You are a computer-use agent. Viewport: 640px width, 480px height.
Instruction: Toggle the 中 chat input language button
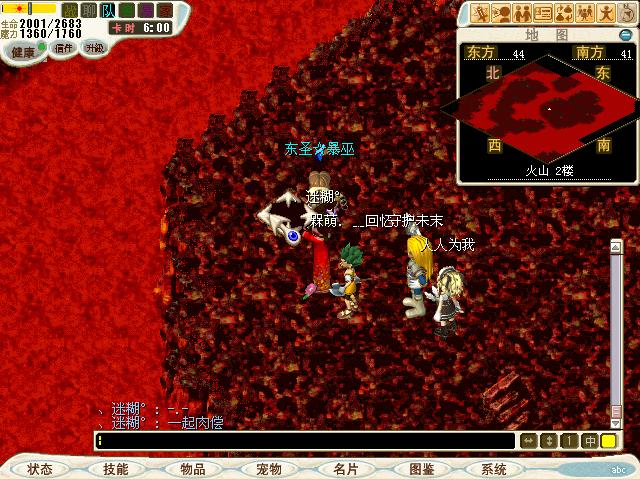(x=590, y=440)
